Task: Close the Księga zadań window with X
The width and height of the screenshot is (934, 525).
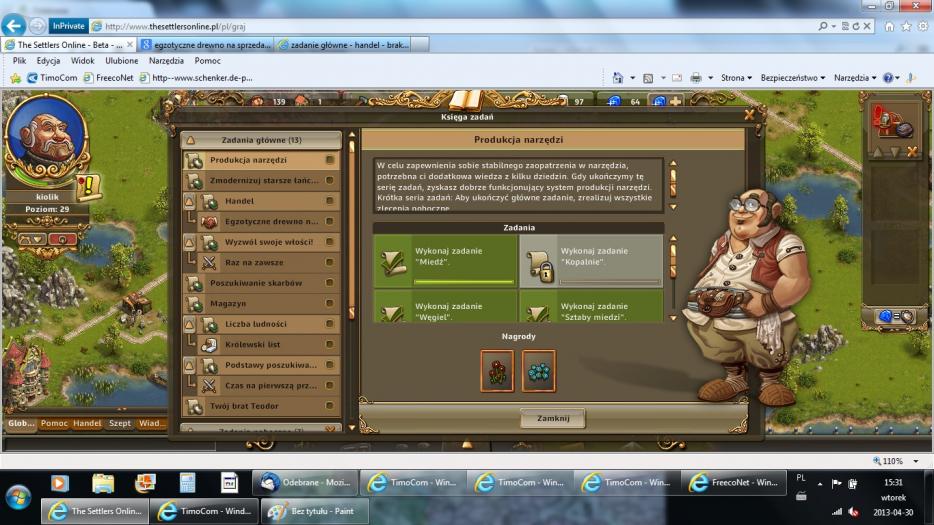Action: point(749,115)
